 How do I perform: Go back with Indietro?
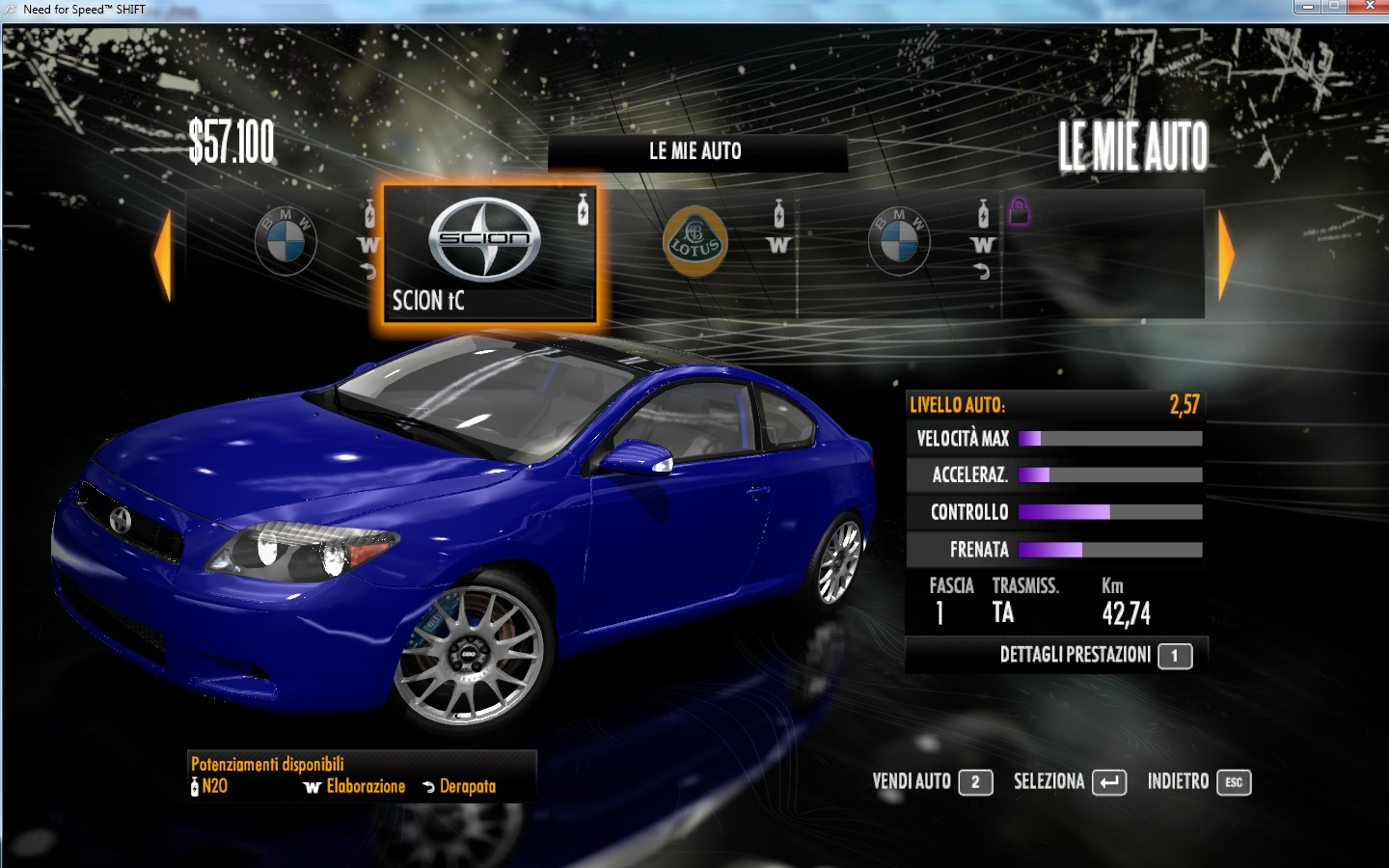(x=1198, y=782)
